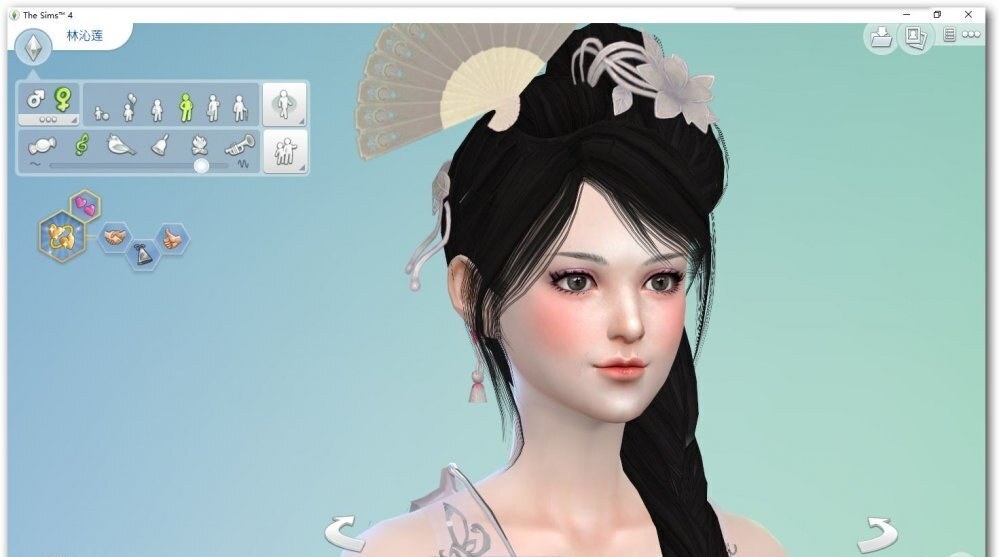Maximize the Sims 4 window
999x557 pixels.
coord(937,14)
